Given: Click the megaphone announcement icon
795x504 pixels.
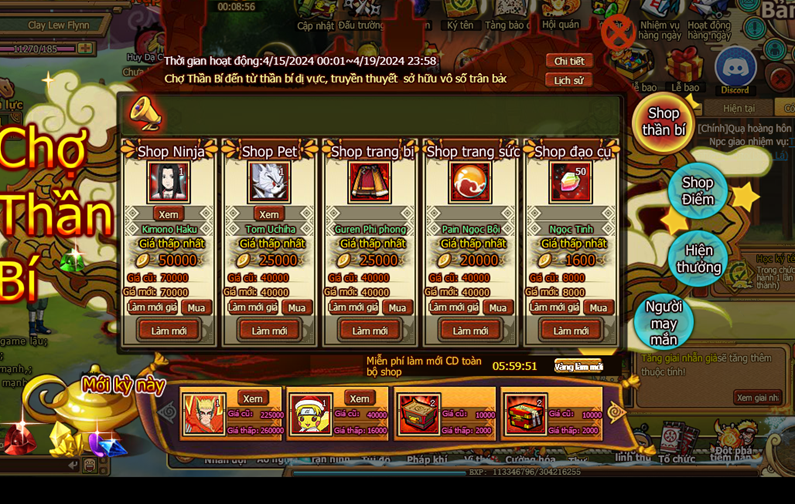Looking at the screenshot, I should [x=146, y=113].
